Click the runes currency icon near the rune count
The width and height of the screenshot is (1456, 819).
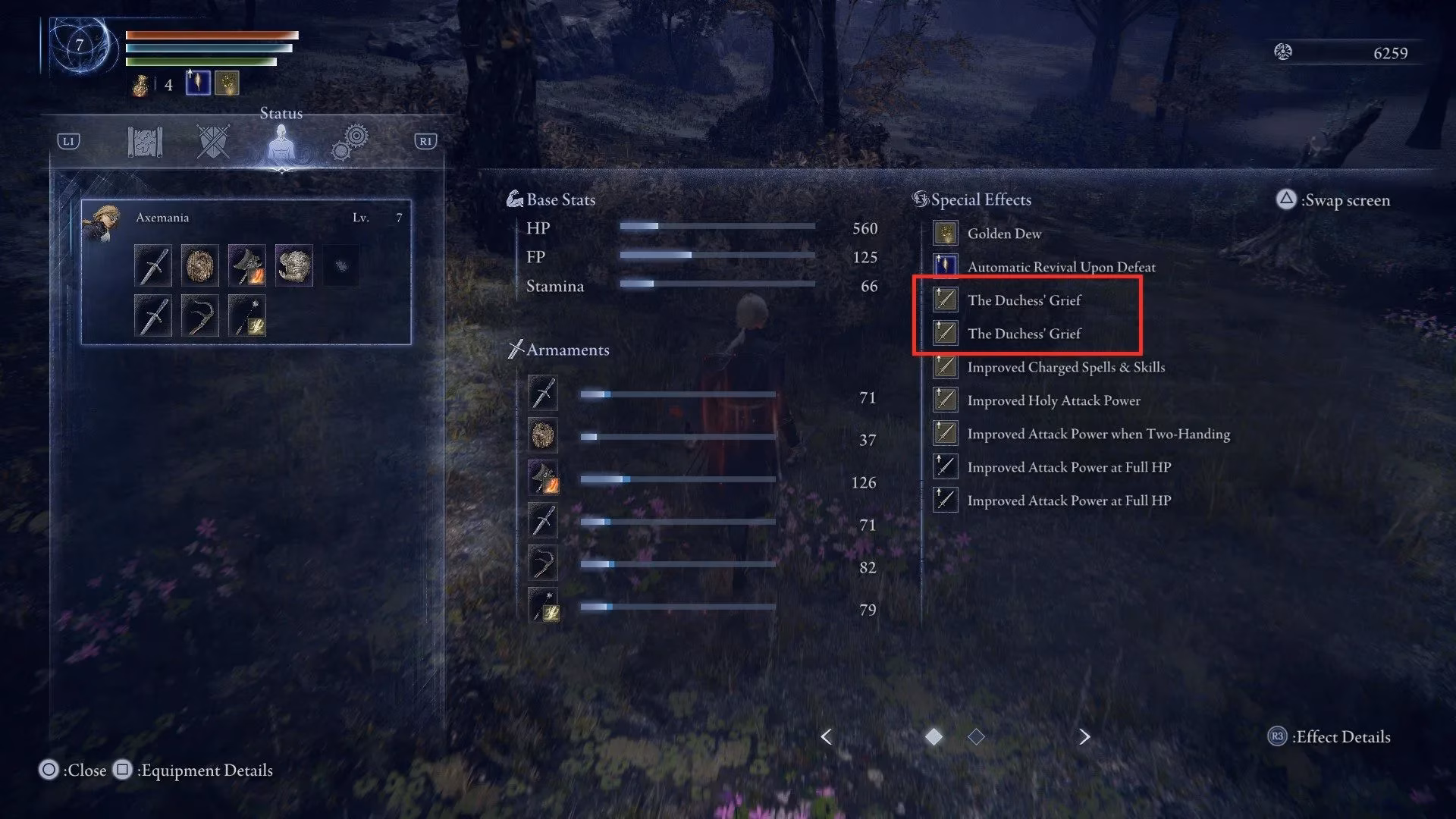pyautogui.click(x=1282, y=53)
